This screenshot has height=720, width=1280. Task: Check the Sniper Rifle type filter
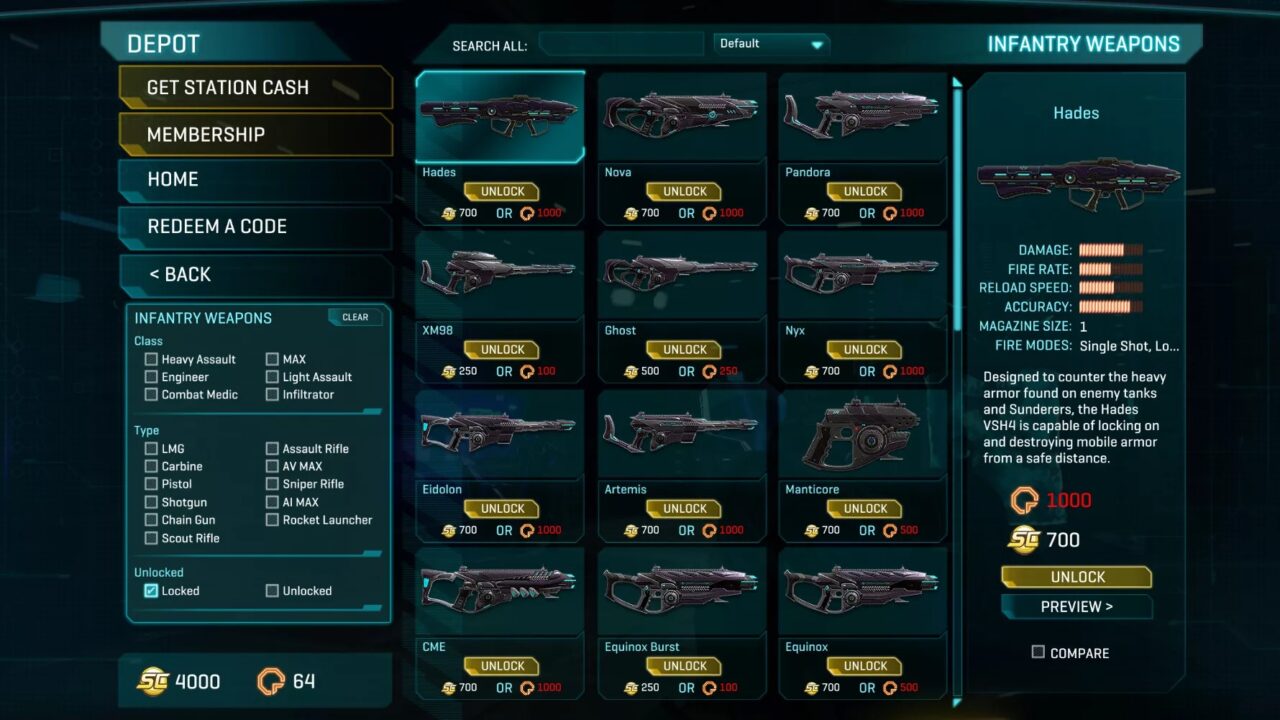[273, 484]
